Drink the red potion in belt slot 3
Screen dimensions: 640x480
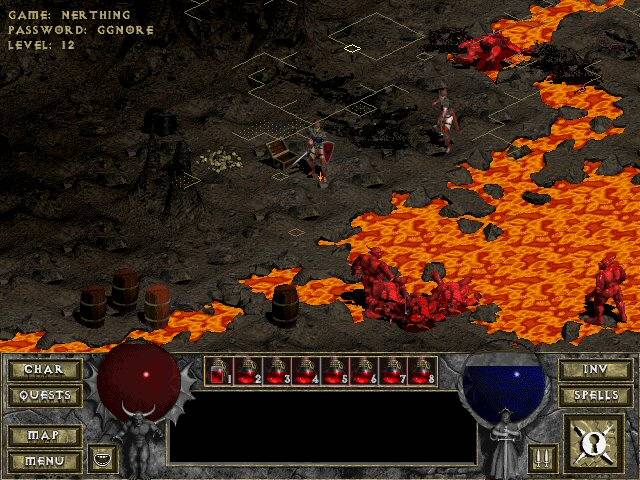coord(278,372)
